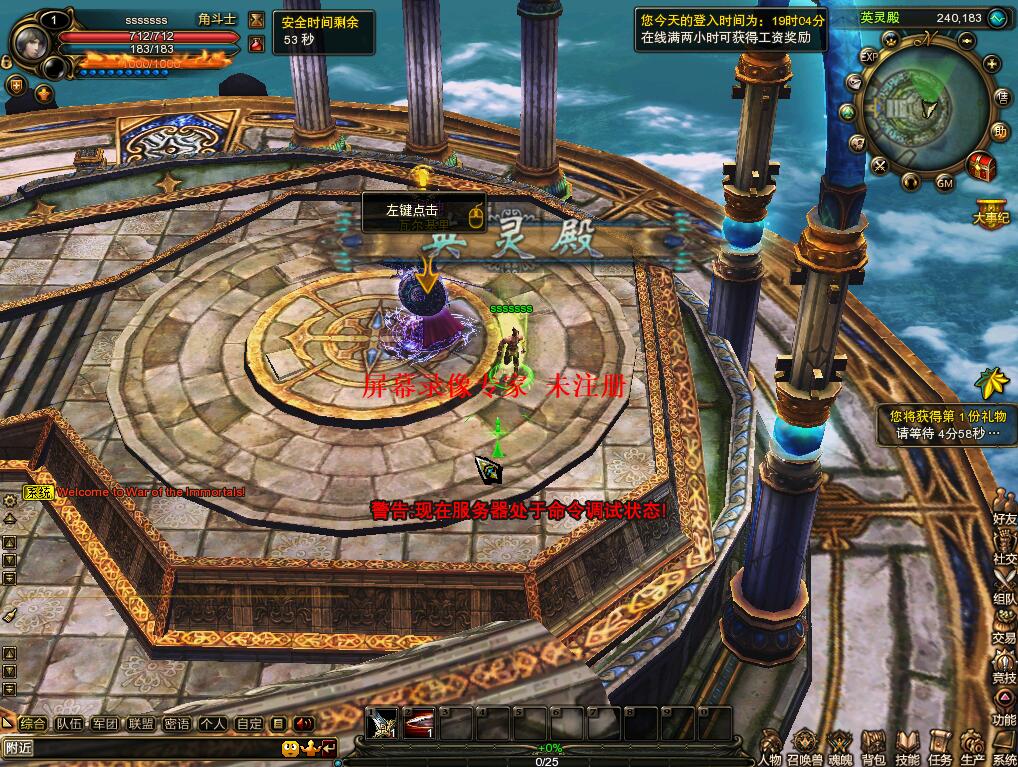Click the chat text input field

(x=140, y=748)
